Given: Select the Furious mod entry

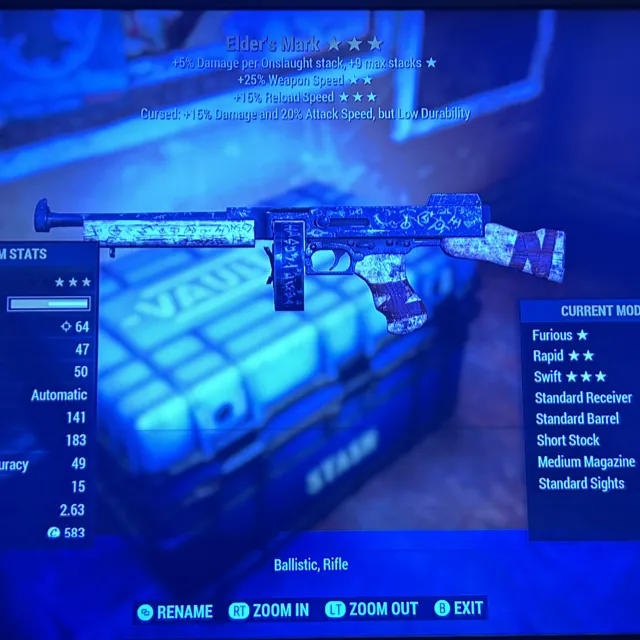Looking at the screenshot, I should click(561, 336).
